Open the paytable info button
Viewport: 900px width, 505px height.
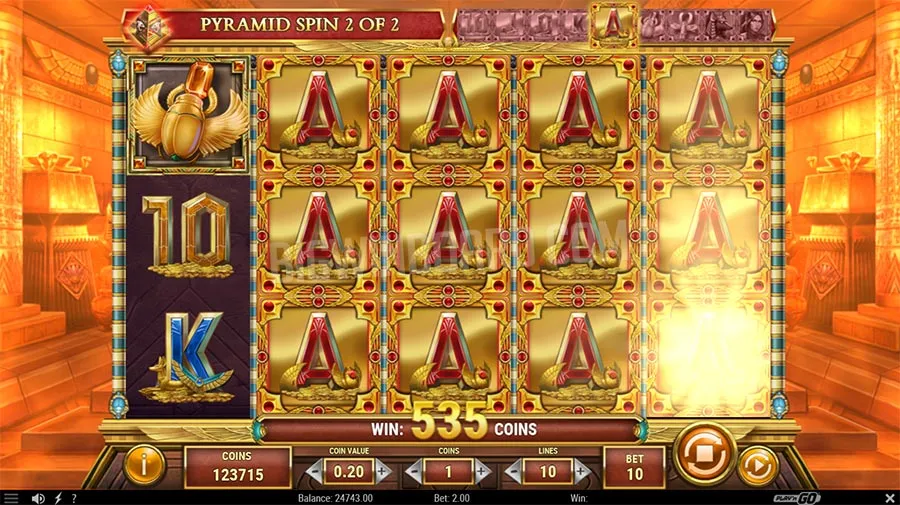point(146,463)
